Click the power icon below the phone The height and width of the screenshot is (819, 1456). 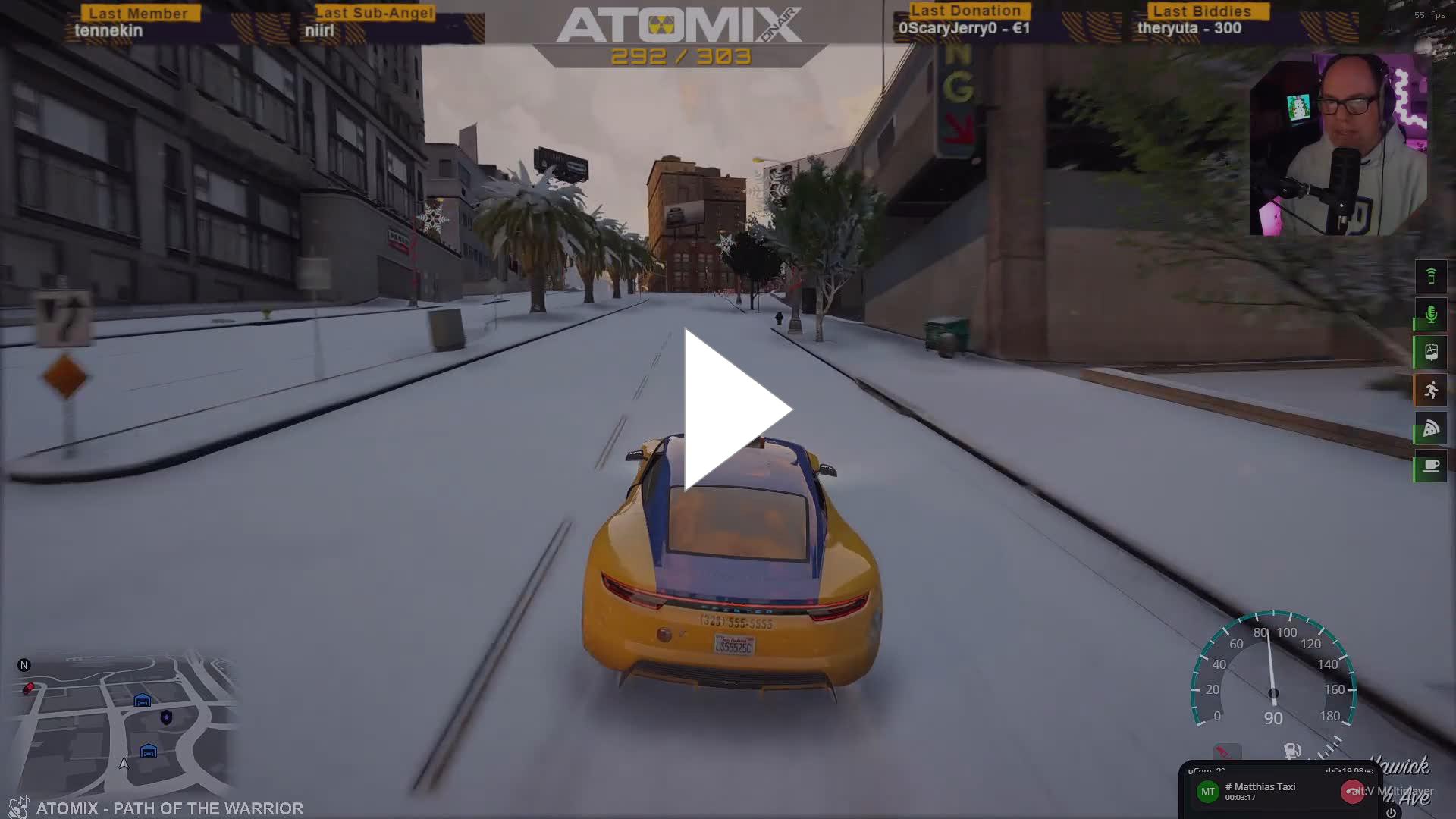point(1391,812)
